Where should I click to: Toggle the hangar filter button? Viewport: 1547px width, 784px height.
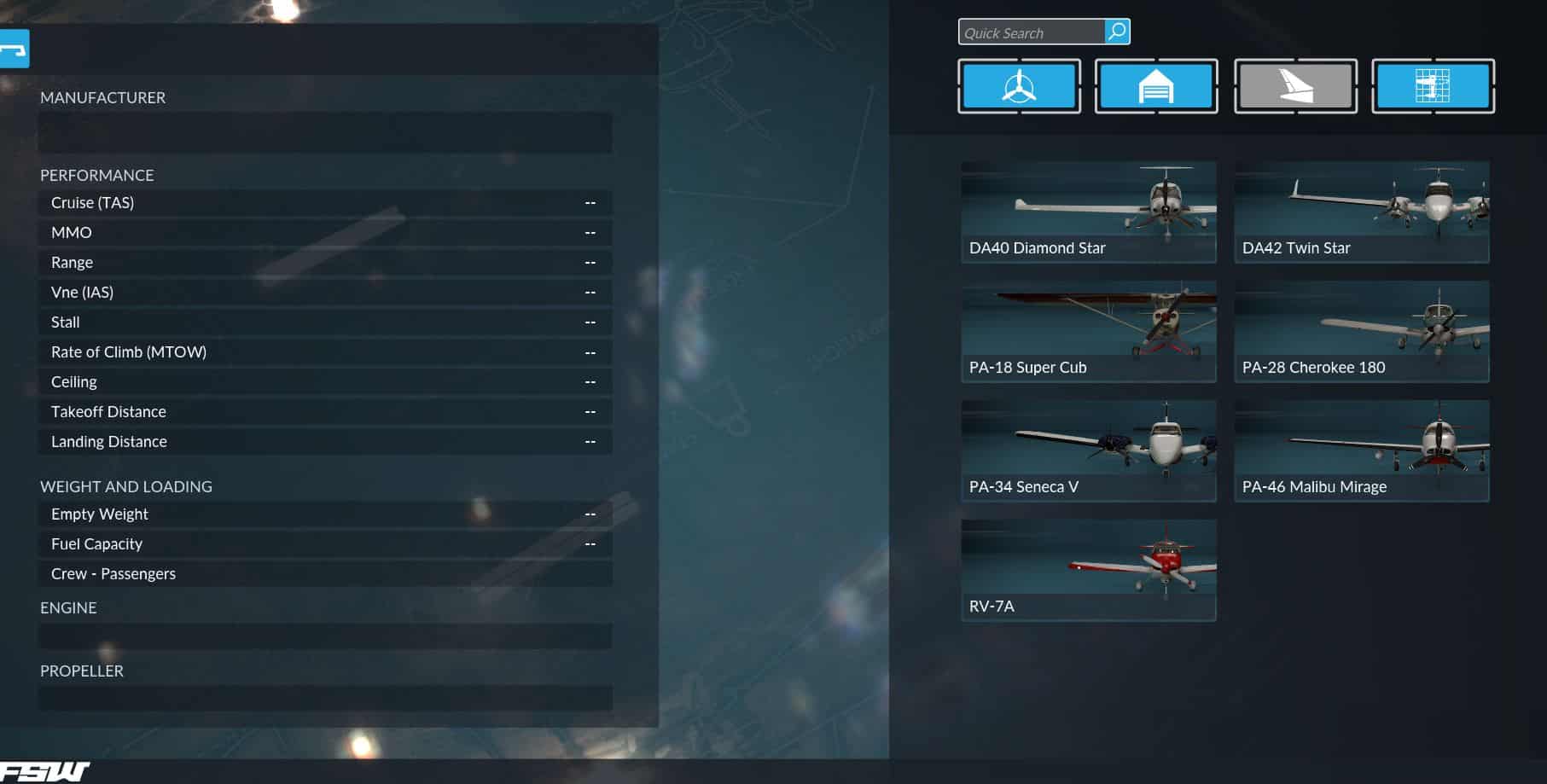[x=1156, y=86]
